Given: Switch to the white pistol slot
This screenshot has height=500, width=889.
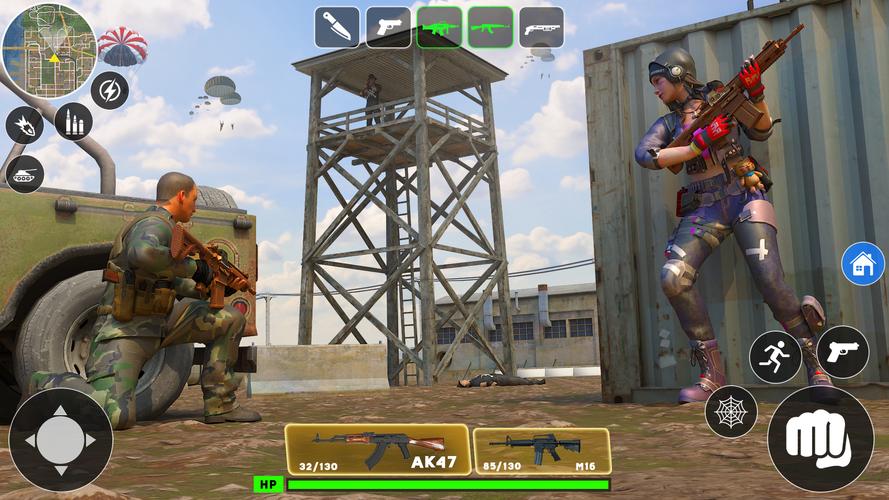Looking at the screenshot, I should tap(388, 28).
